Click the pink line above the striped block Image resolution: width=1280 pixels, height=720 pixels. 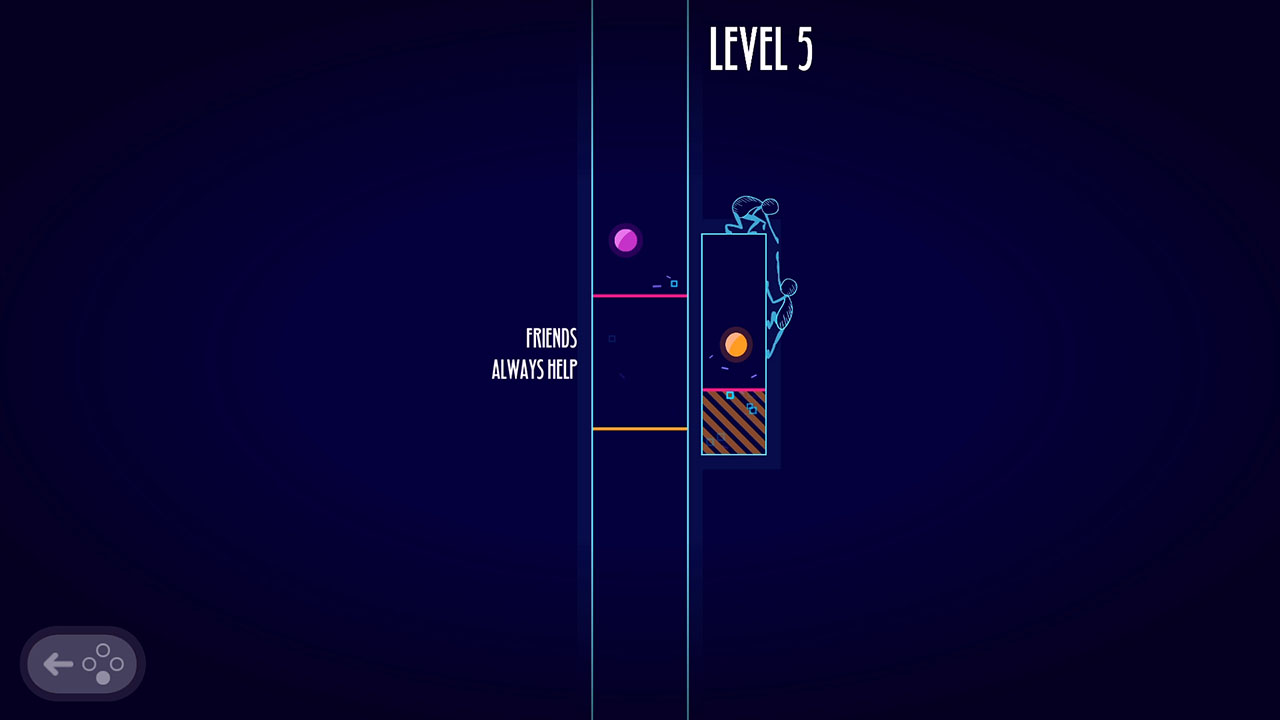coord(735,389)
